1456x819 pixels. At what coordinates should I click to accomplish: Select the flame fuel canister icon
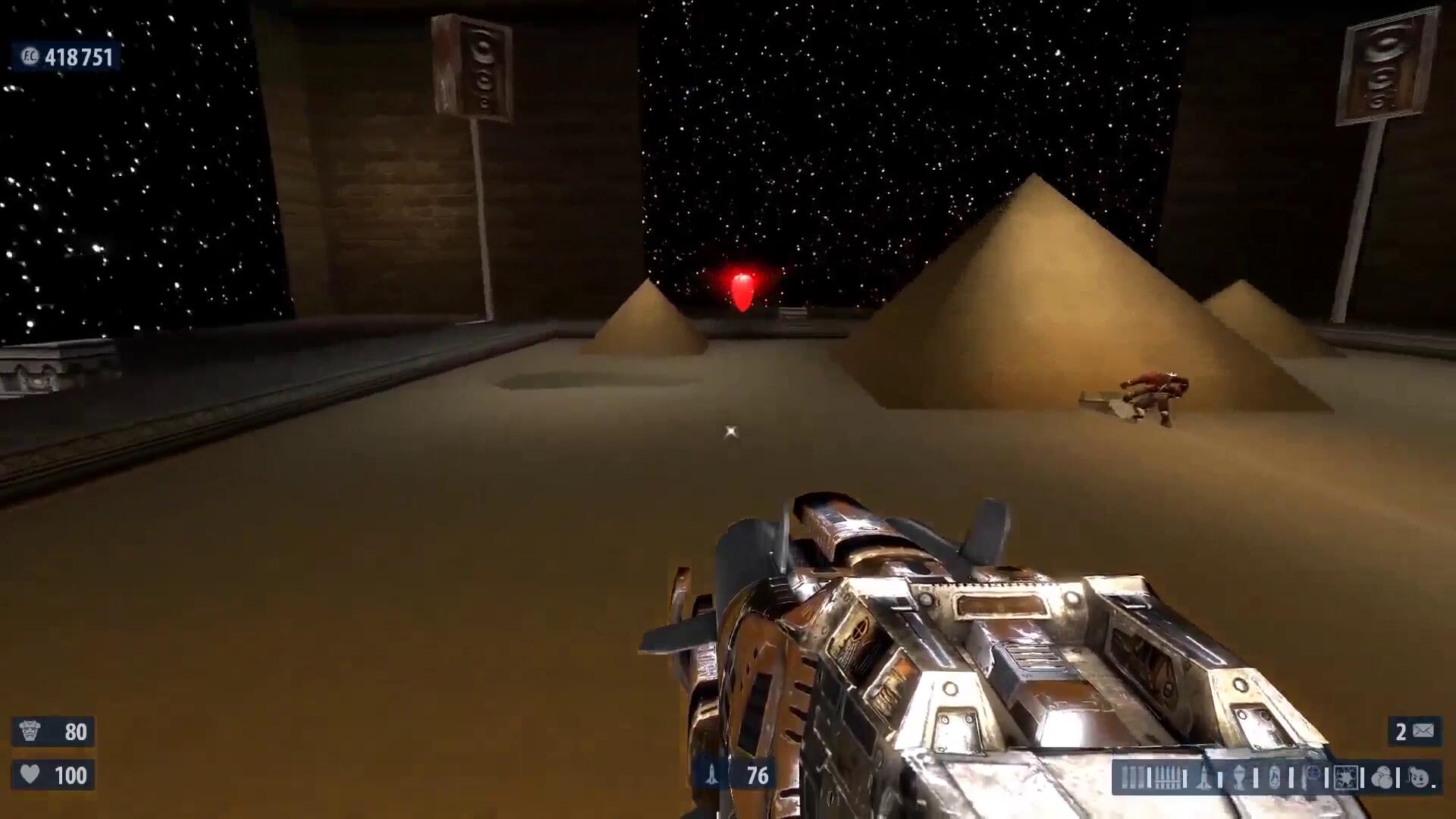click(x=1275, y=778)
